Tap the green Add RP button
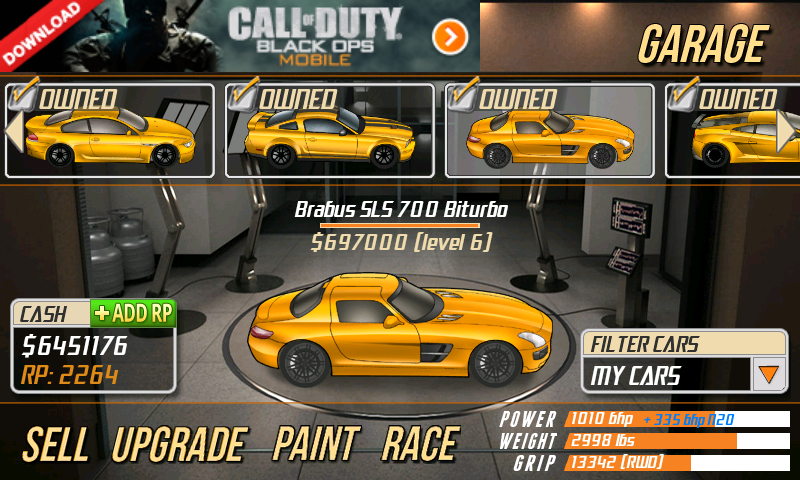 click(133, 313)
